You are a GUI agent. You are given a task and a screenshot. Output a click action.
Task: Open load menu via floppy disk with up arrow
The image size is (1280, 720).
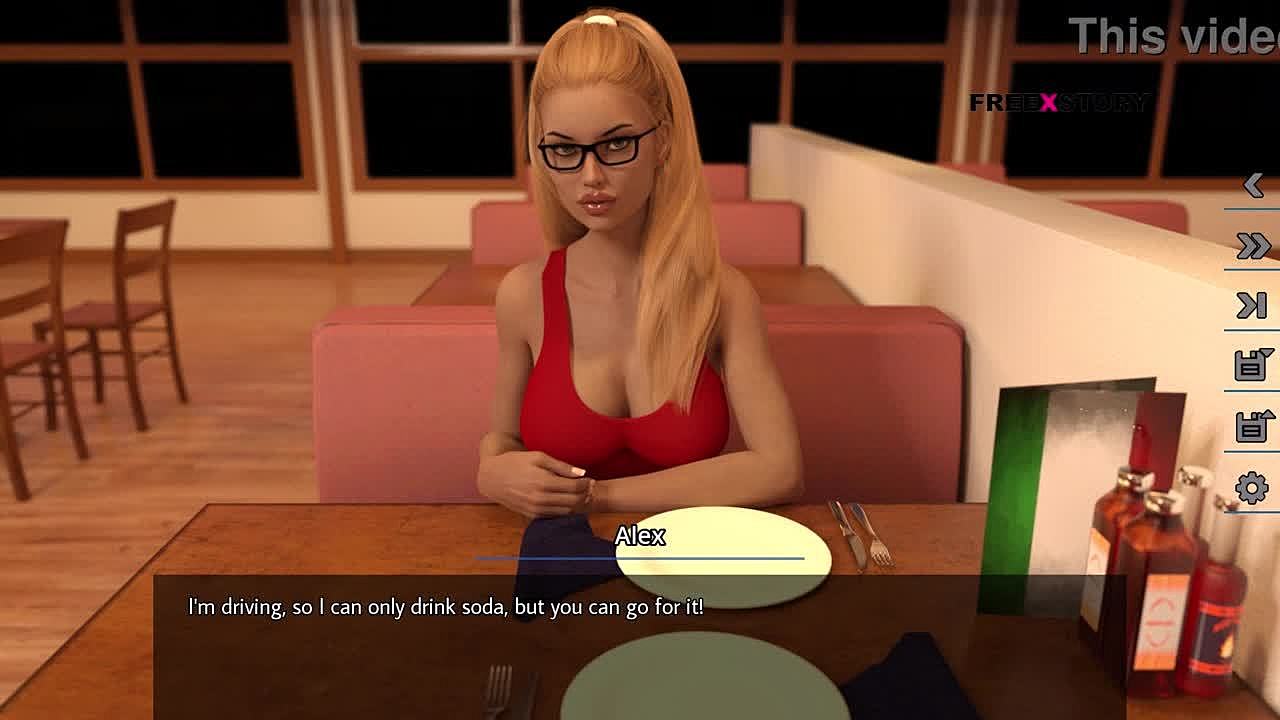click(x=1252, y=426)
